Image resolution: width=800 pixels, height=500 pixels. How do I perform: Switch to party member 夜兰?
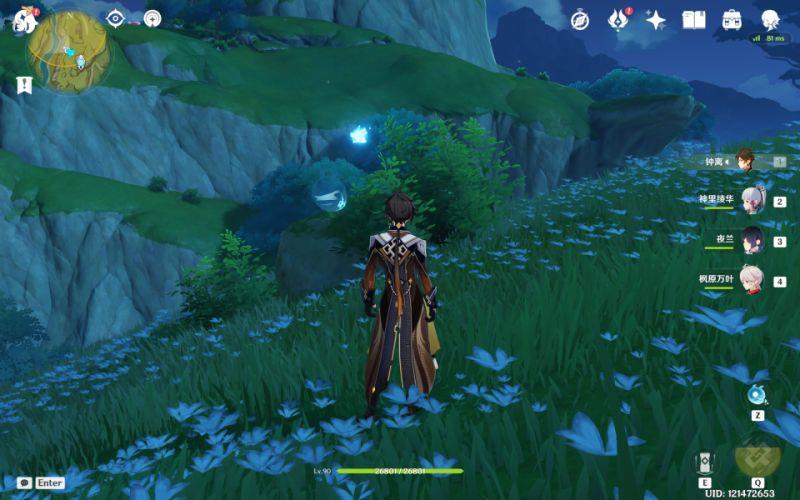pyautogui.click(x=751, y=240)
